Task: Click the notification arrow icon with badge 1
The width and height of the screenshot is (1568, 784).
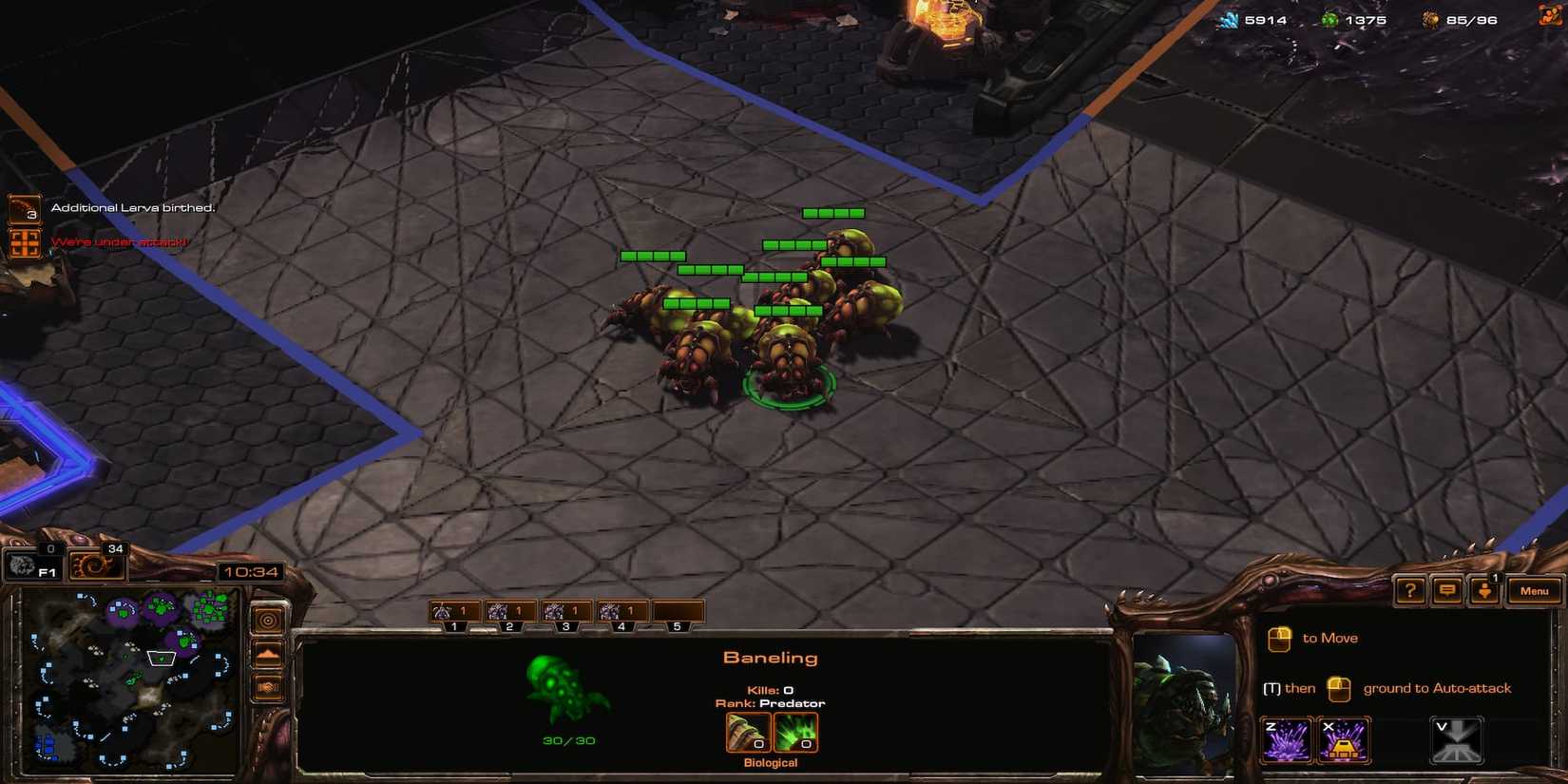Action: point(1485,591)
